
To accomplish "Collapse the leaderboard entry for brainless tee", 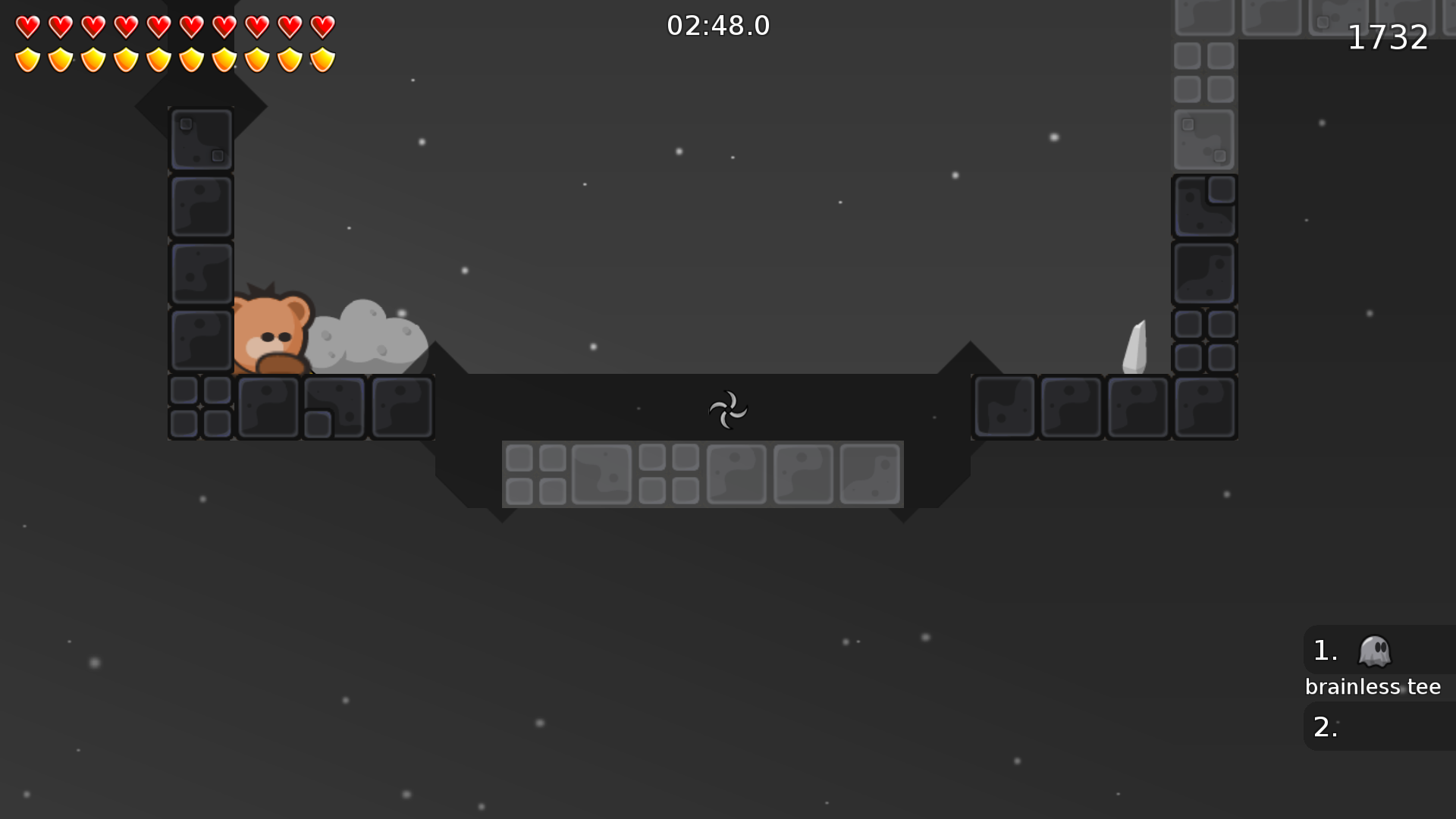I will 1373,686.
